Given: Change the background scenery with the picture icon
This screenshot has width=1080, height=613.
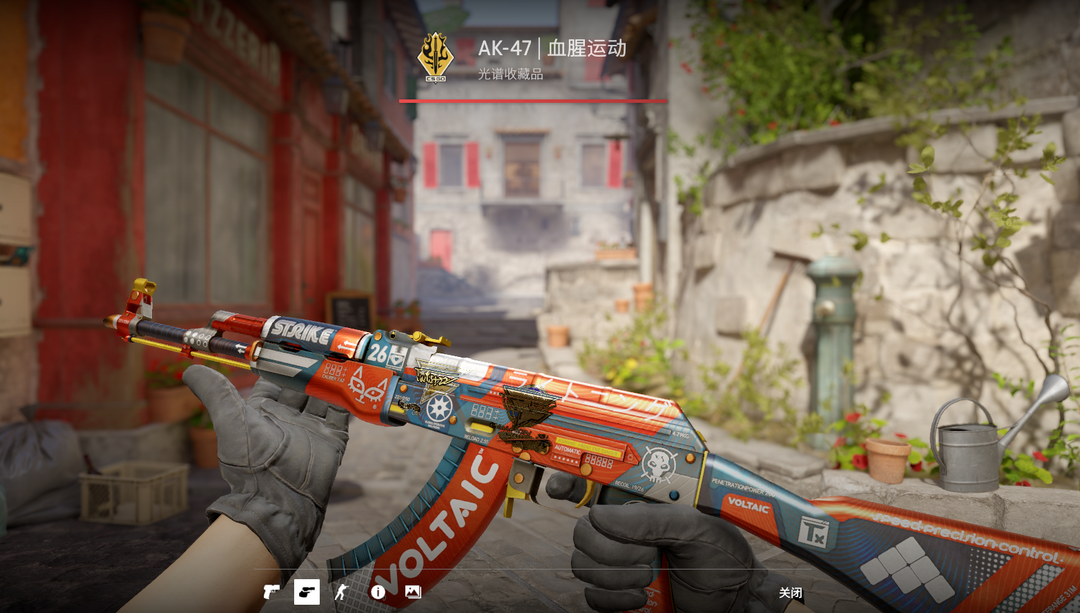Looking at the screenshot, I should pos(413,592).
